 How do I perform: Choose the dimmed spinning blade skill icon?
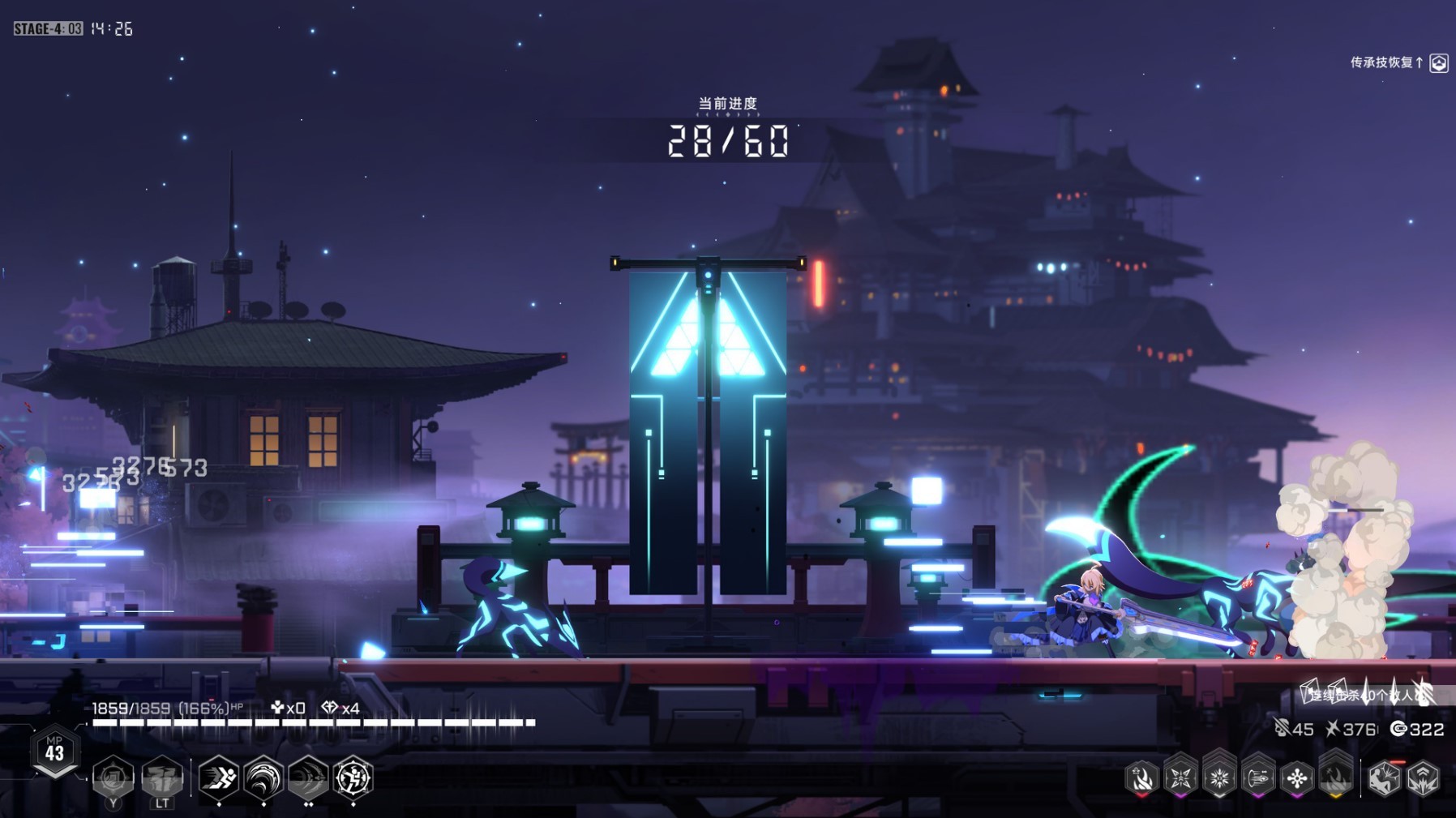308,778
